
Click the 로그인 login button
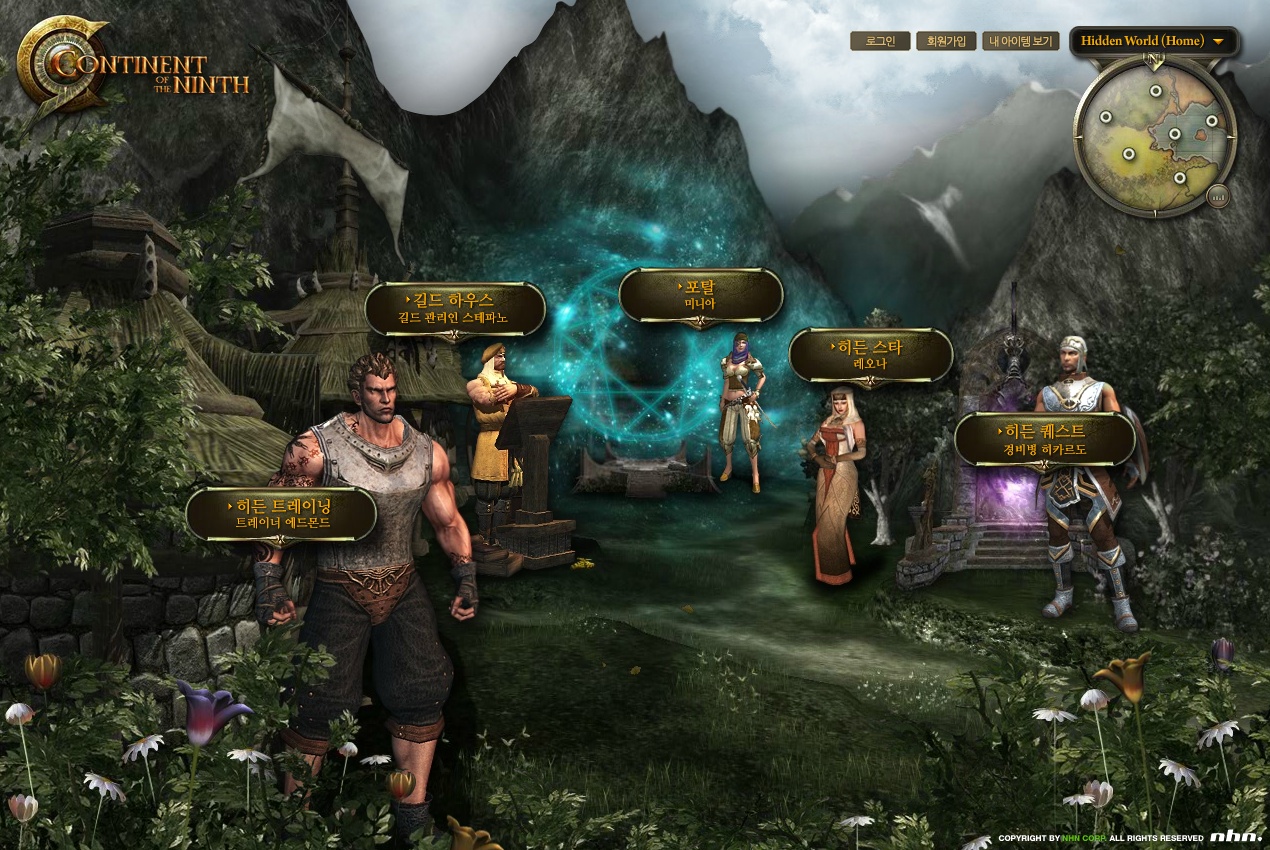tap(880, 41)
